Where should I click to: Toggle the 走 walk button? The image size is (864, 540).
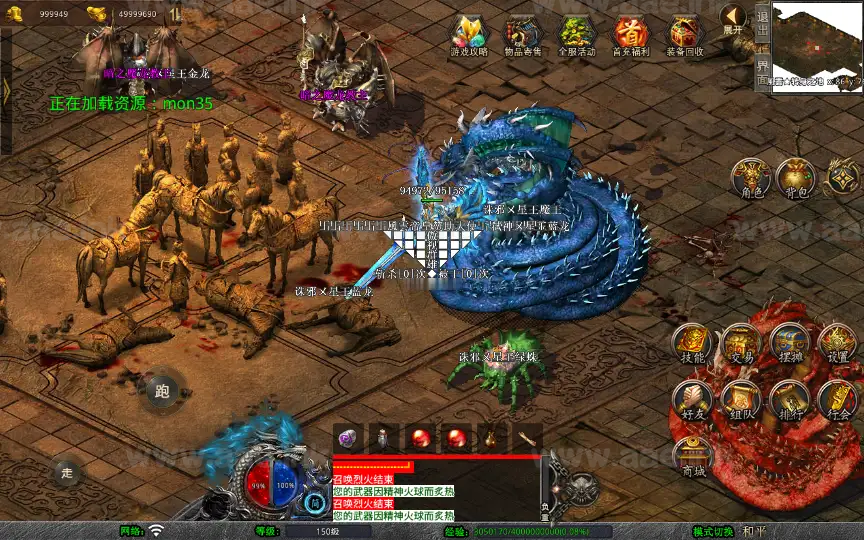tap(67, 473)
